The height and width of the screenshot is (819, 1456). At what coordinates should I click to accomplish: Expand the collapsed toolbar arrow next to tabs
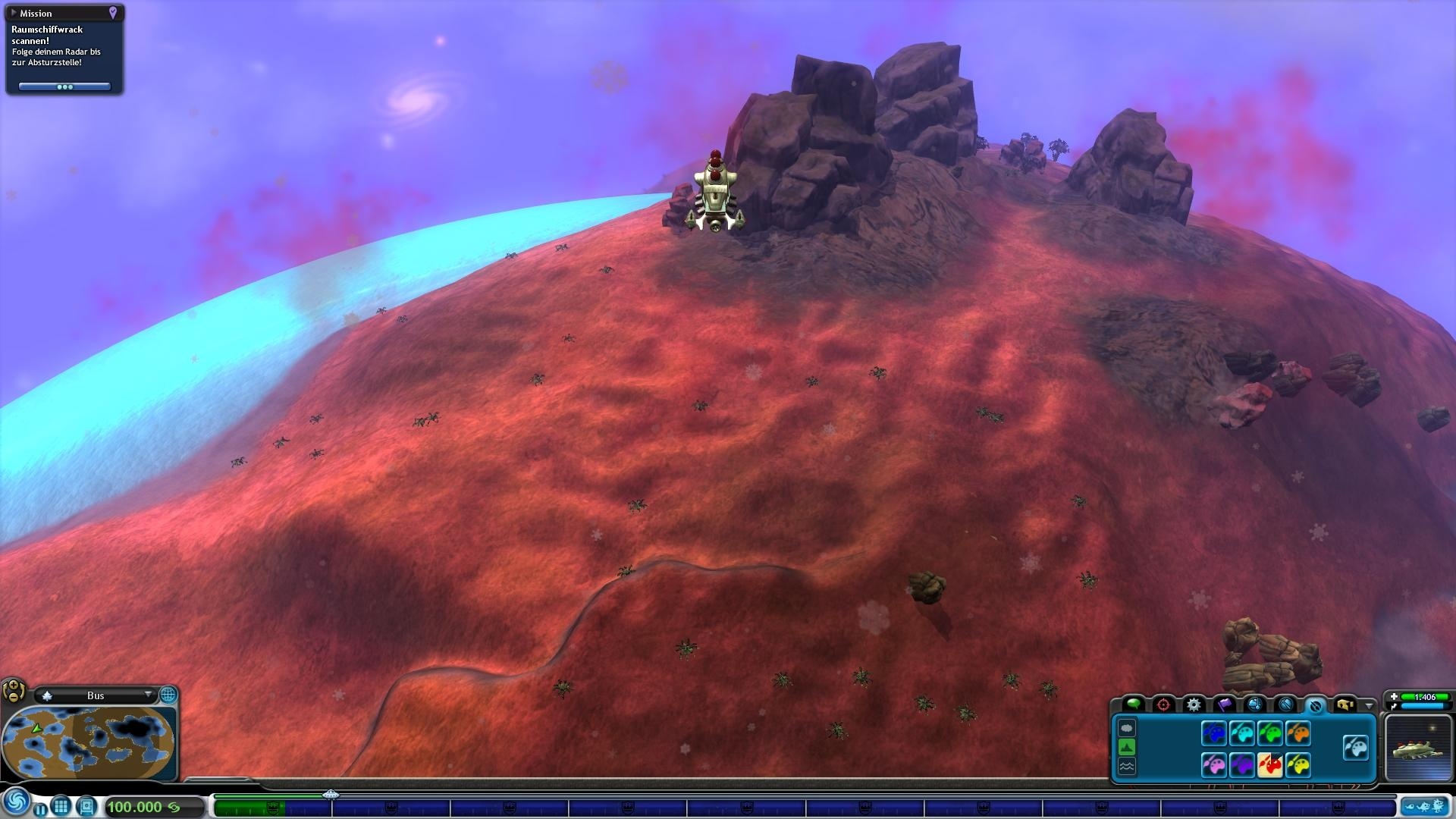(x=1370, y=708)
